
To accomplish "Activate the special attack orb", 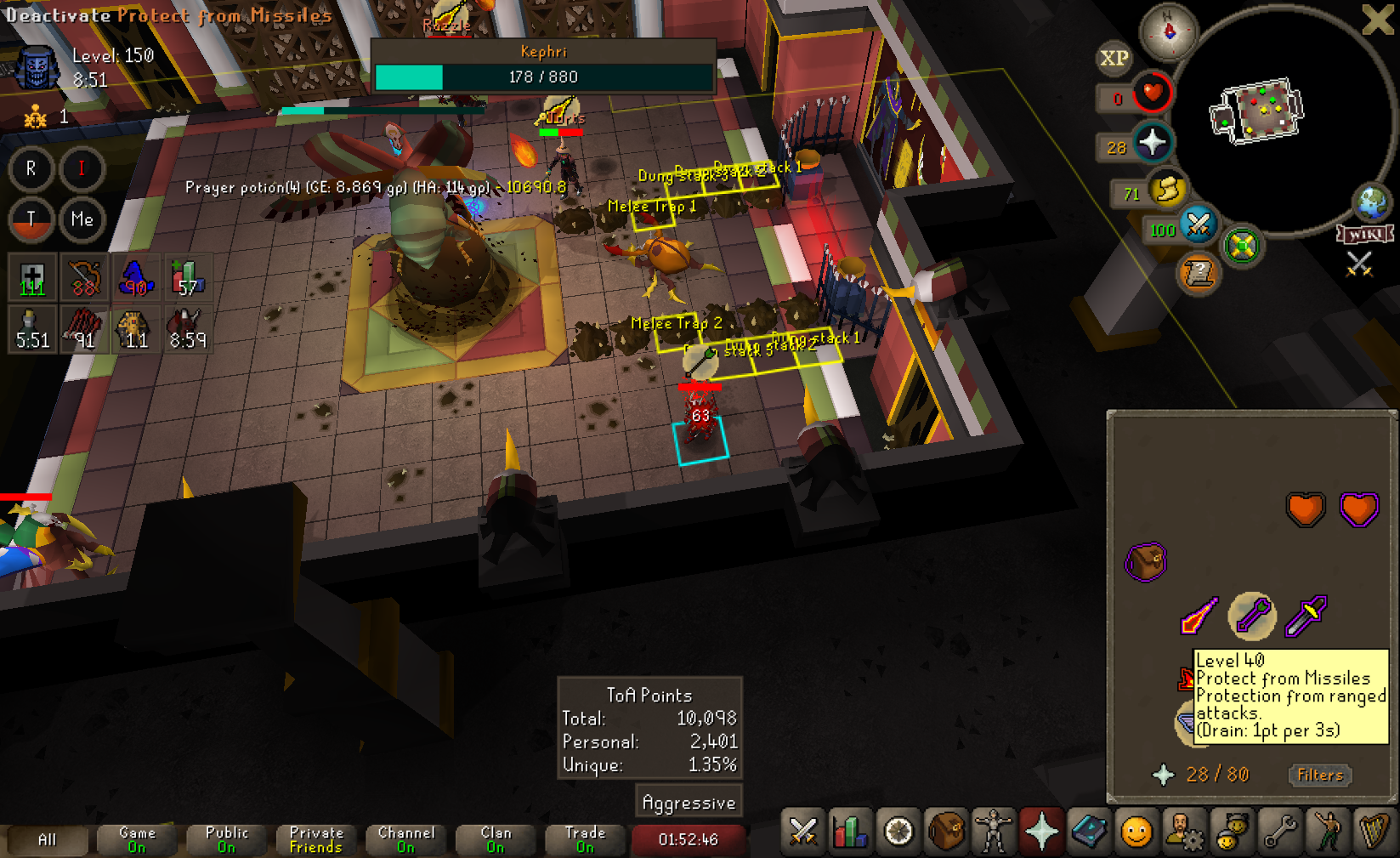I will (x=1198, y=224).
